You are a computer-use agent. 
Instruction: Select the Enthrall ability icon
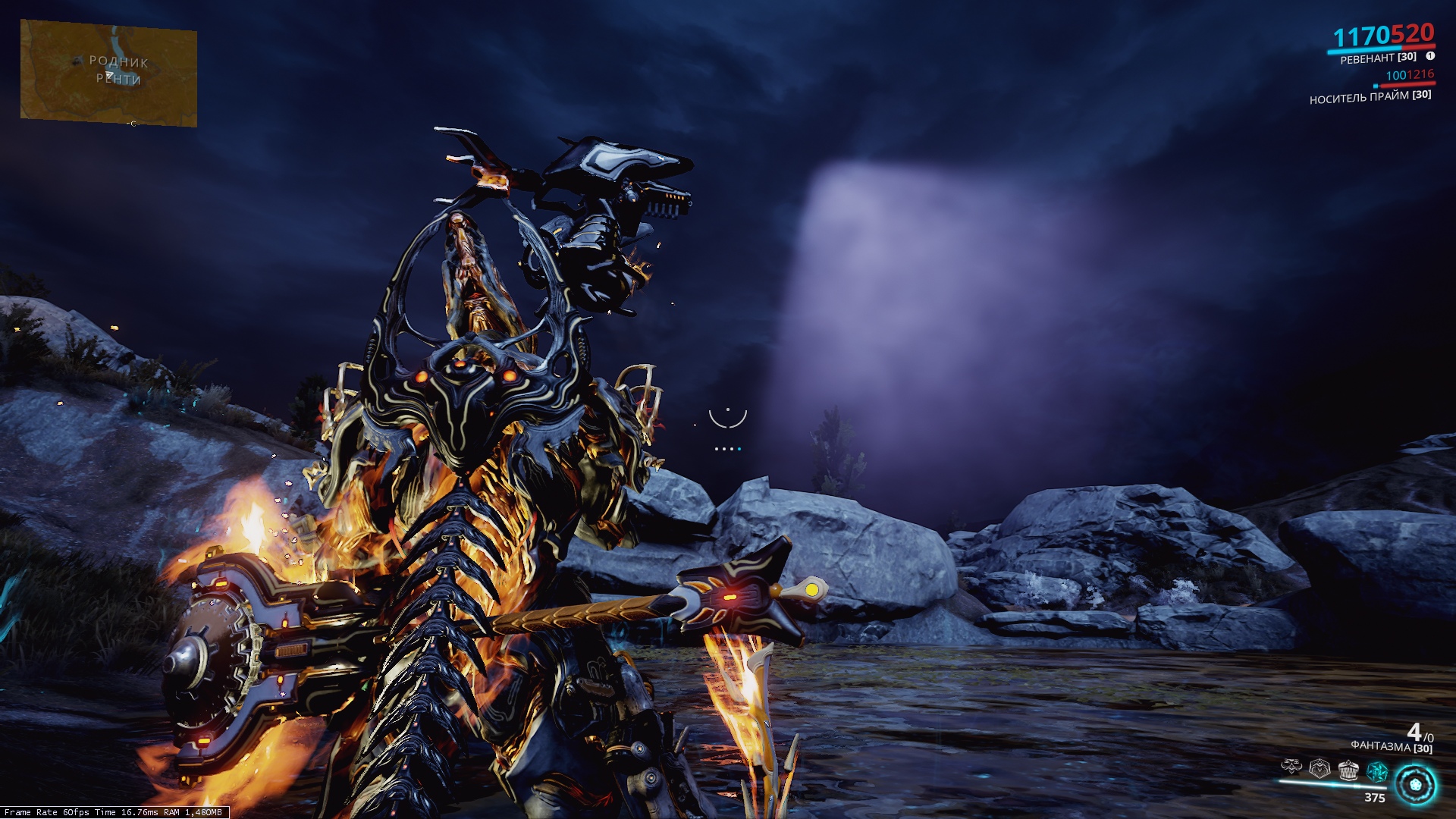[1291, 767]
